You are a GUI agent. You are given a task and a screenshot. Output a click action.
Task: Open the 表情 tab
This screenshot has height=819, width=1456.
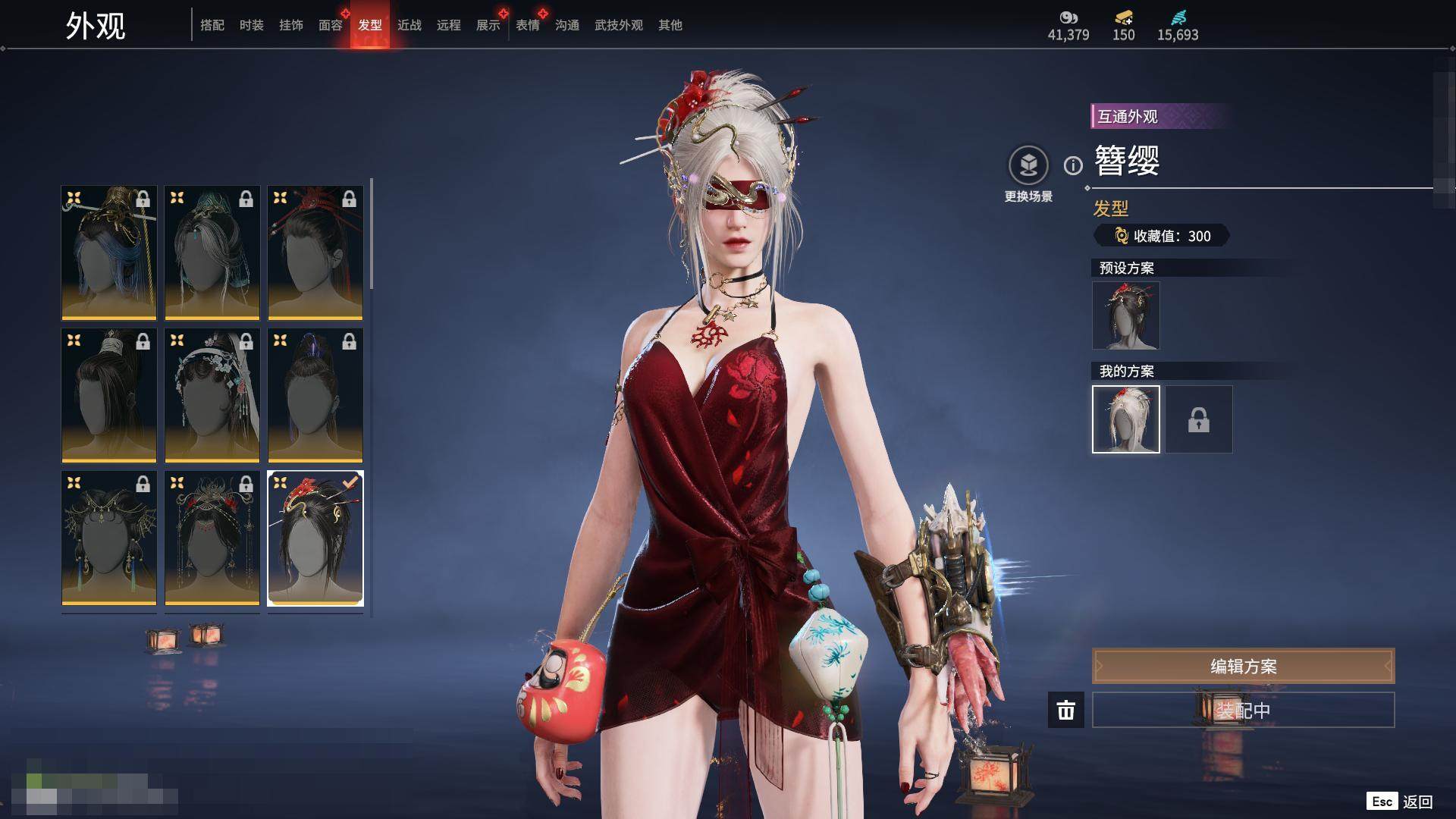528,25
